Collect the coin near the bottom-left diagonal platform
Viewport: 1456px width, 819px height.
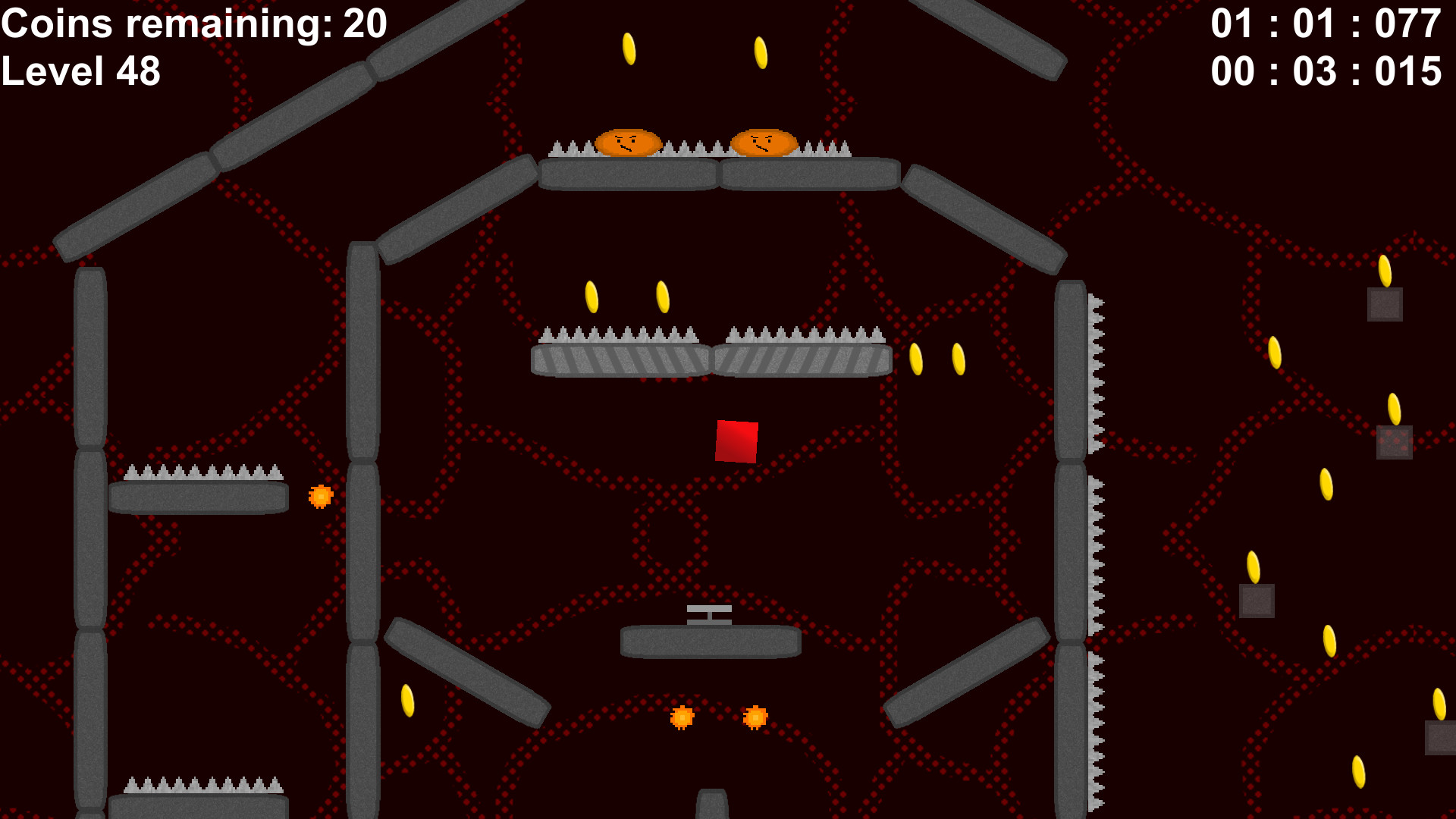[x=408, y=700]
